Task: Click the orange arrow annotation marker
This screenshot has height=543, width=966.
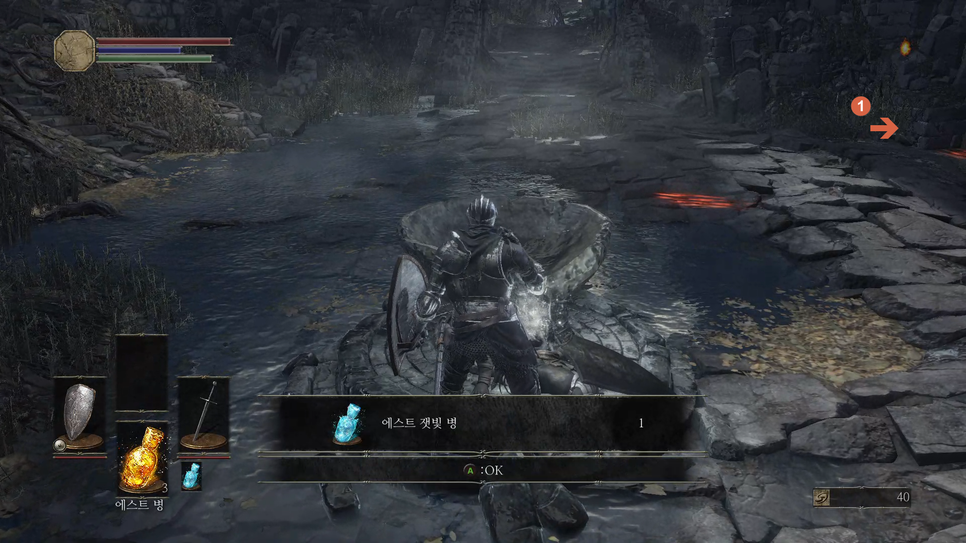Action: coord(883,128)
